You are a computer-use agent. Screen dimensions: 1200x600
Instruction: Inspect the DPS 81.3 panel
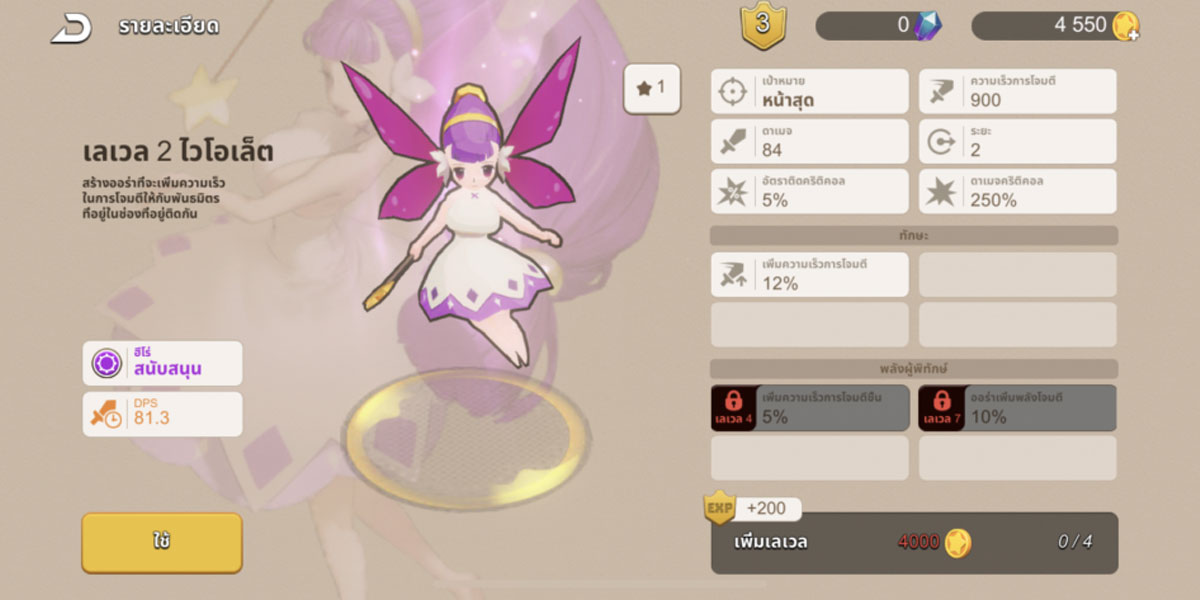[163, 414]
